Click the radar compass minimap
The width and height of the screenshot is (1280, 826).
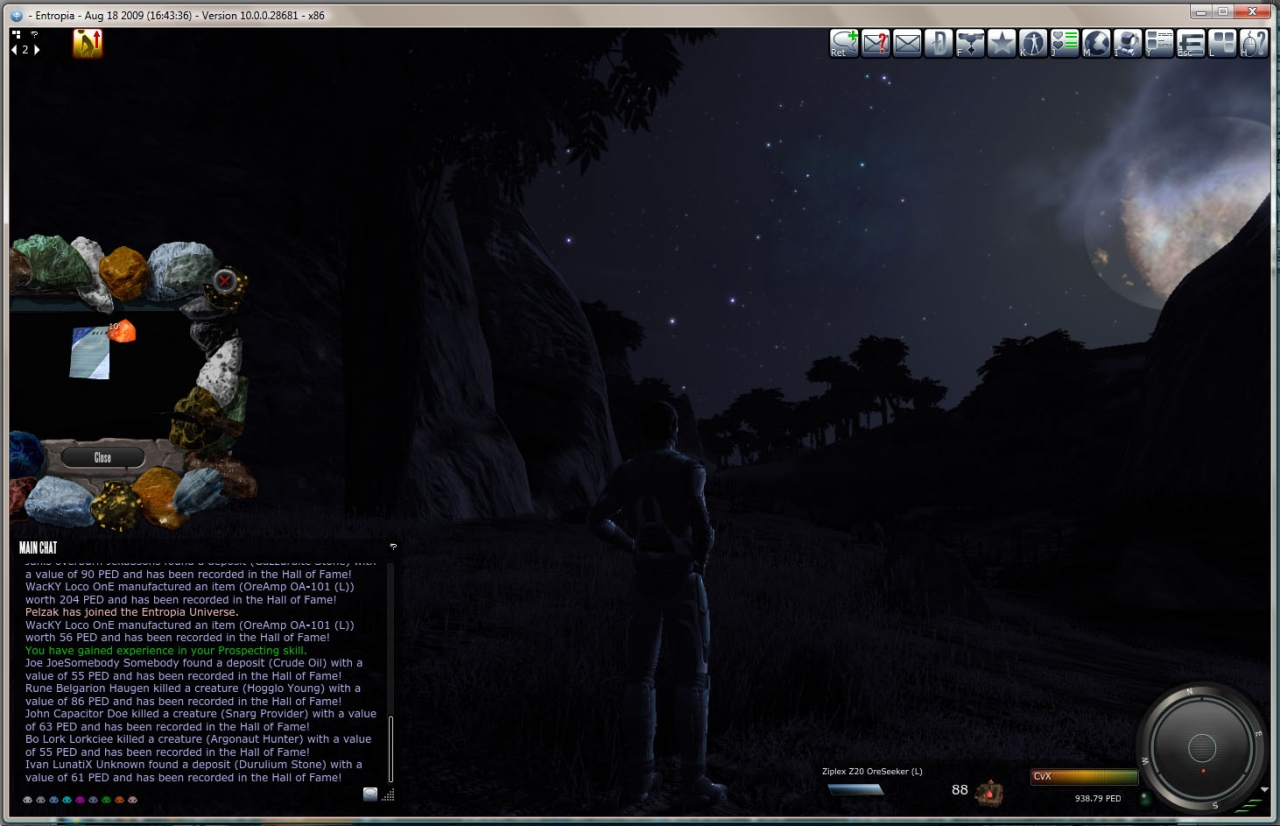tap(1201, 747)
